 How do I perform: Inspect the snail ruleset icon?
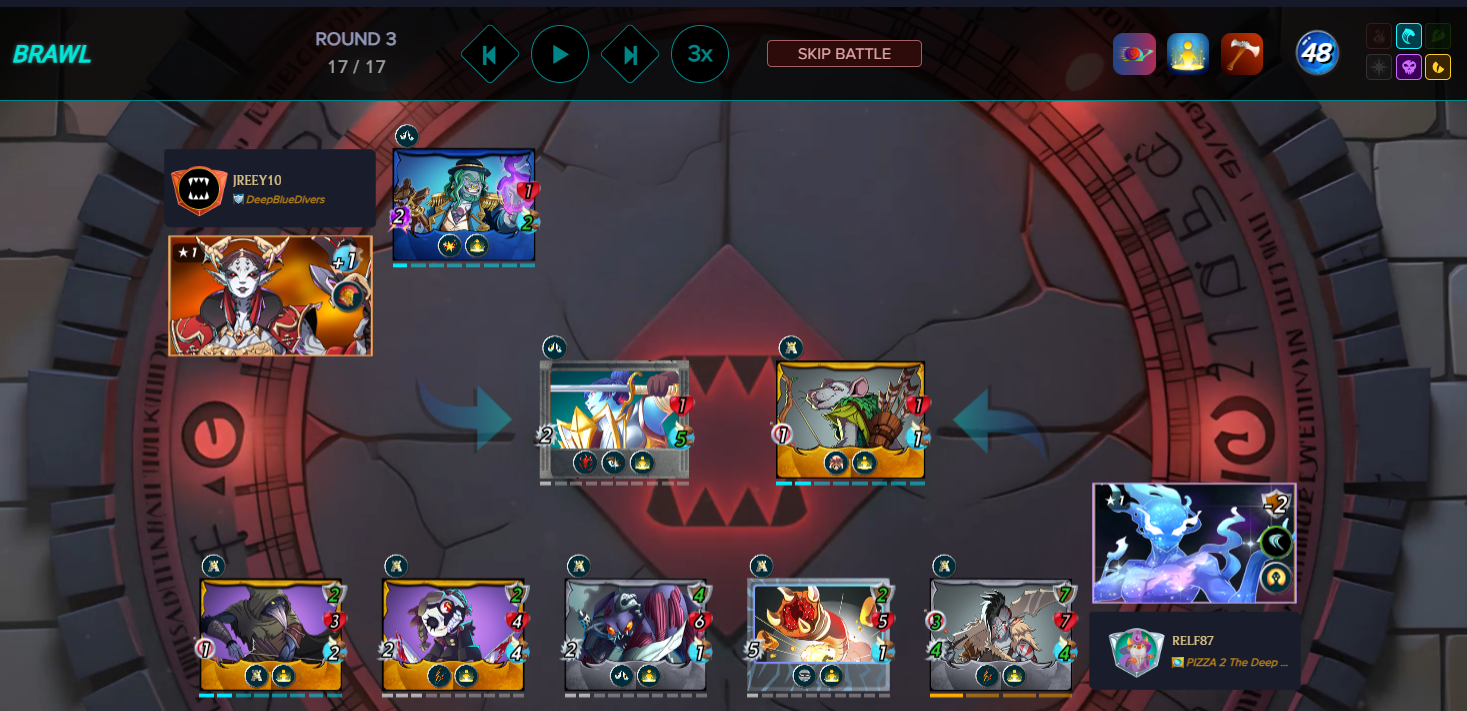tap(1134, 54)
